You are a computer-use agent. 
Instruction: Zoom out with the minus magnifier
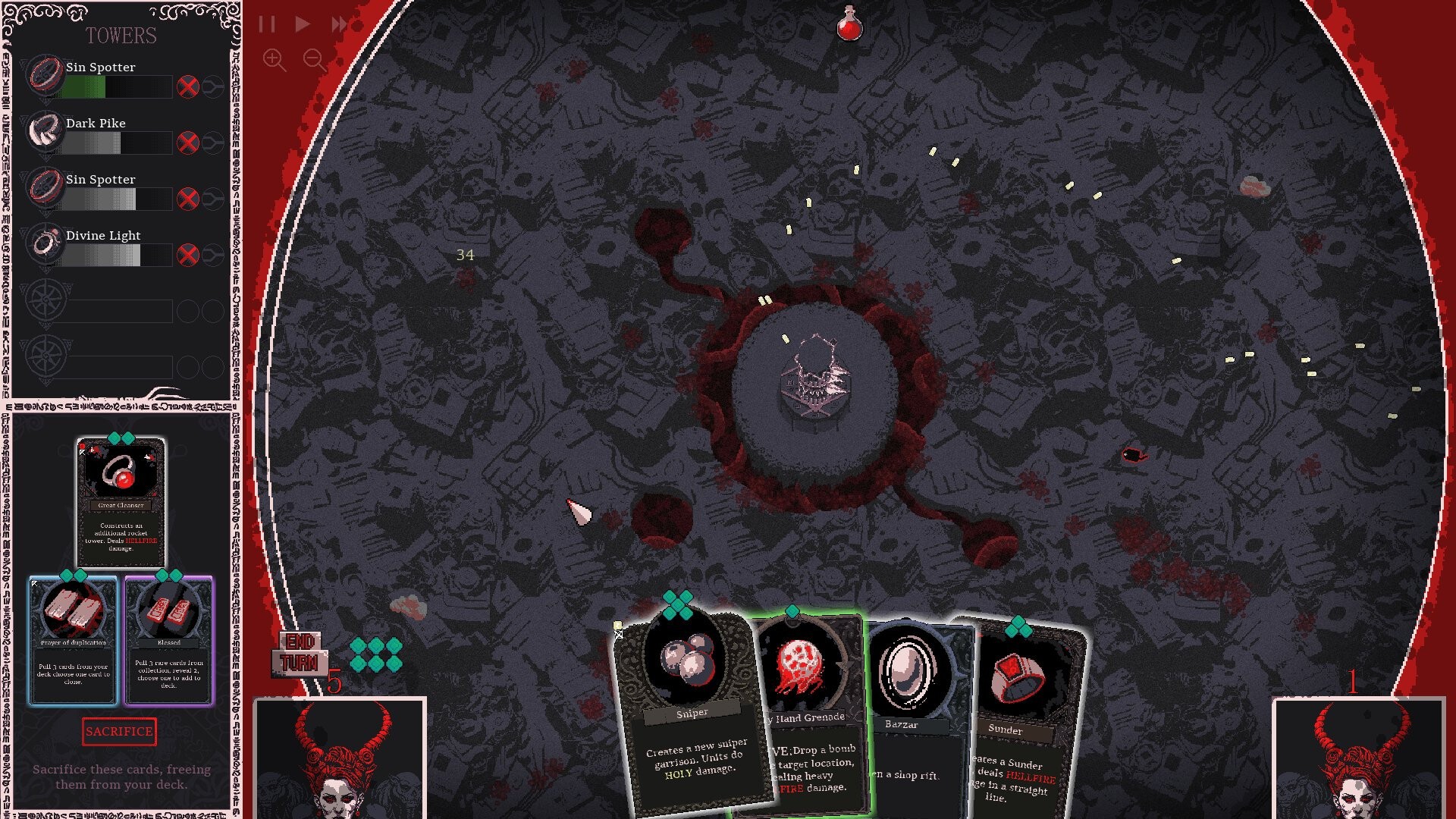coord(315,60)
